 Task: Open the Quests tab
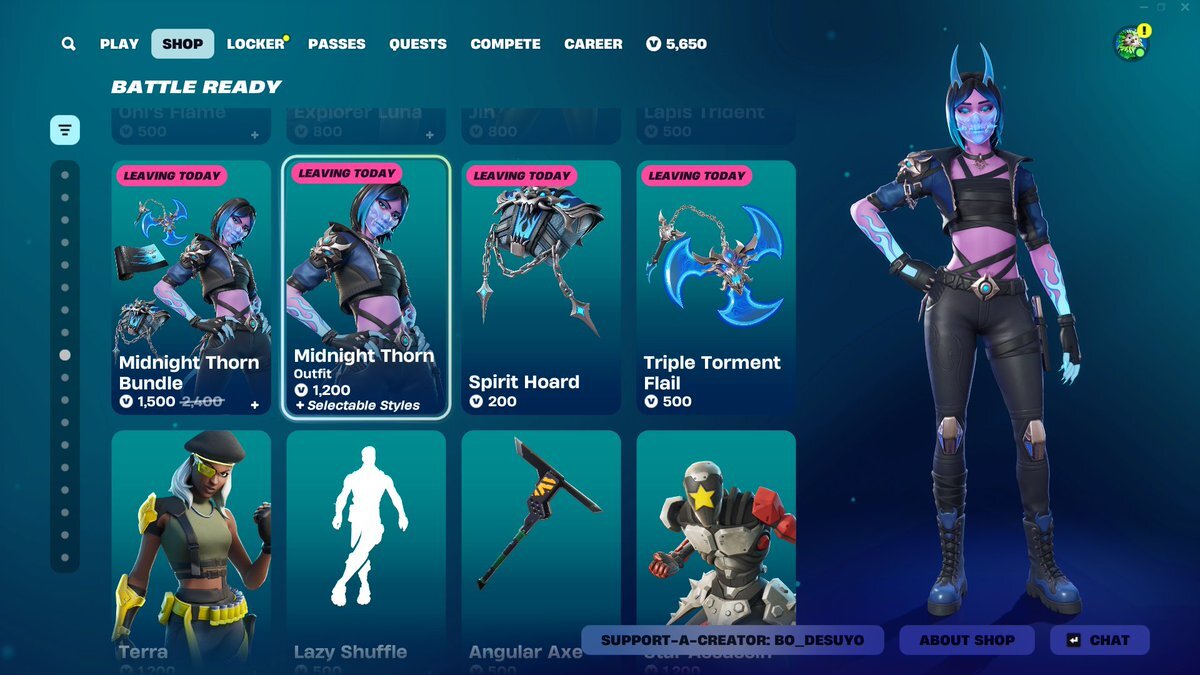pos(418,44)
